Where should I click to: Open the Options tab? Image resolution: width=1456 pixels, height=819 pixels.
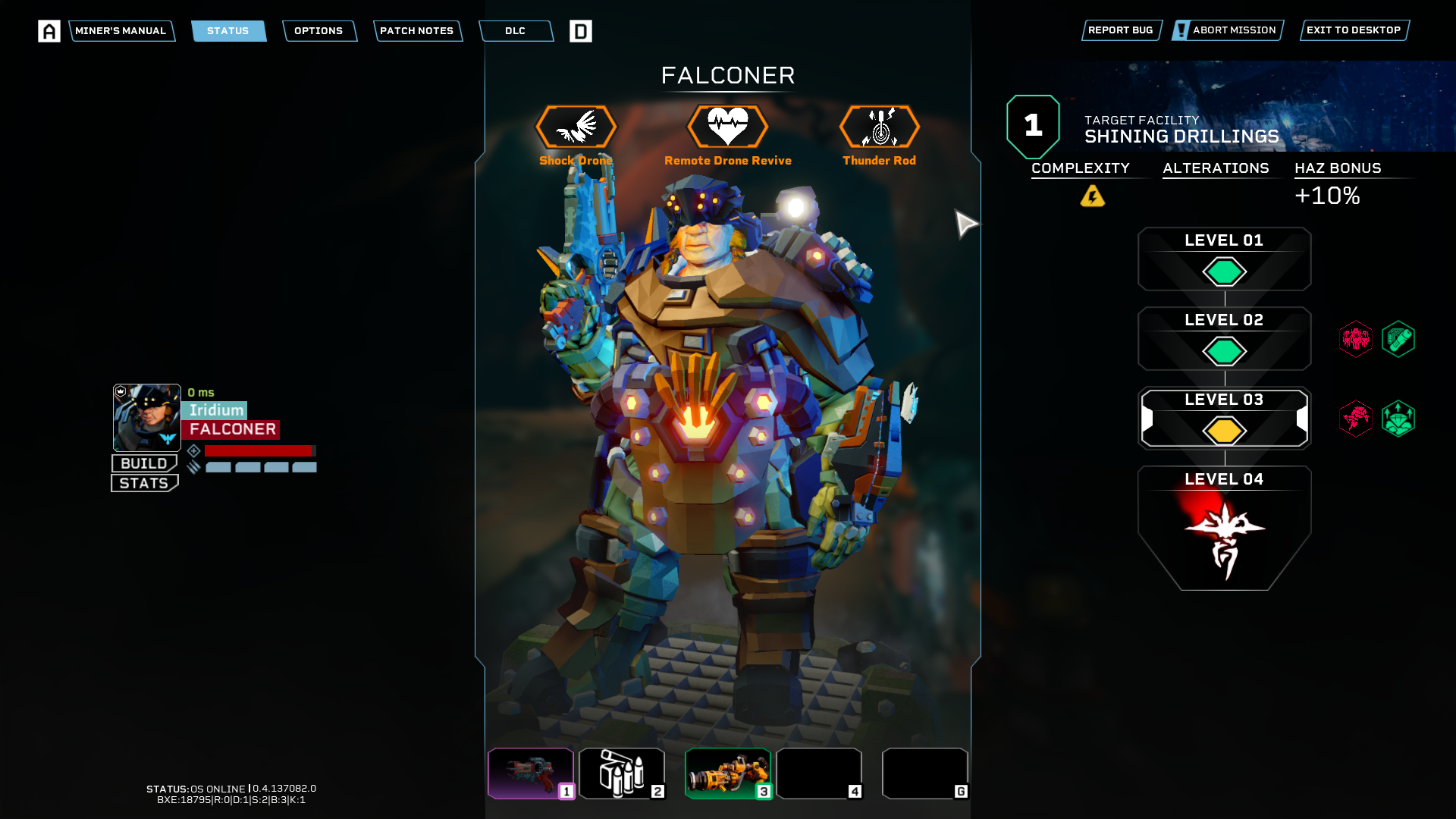pos(318,31)
